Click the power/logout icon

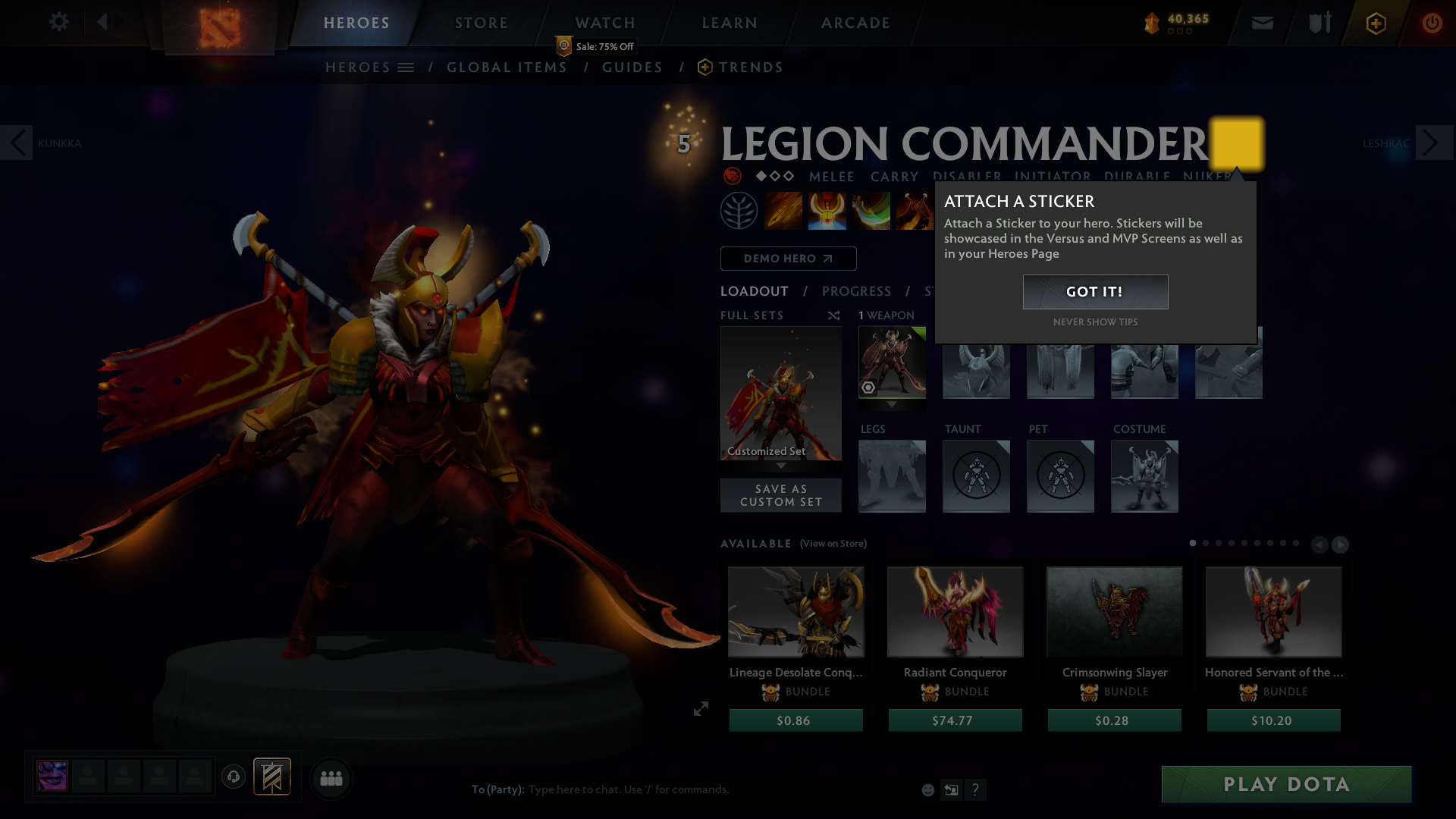tap(1432, 23)
